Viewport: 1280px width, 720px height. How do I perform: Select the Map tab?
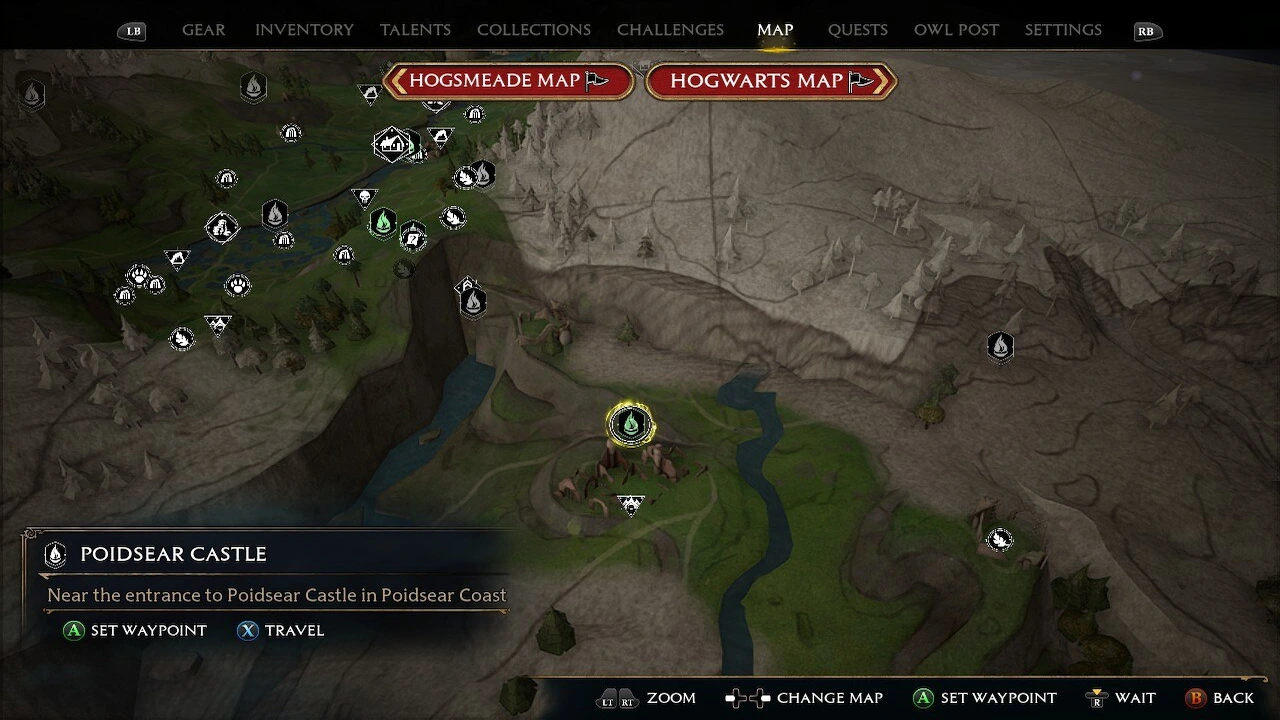point(775,30)
